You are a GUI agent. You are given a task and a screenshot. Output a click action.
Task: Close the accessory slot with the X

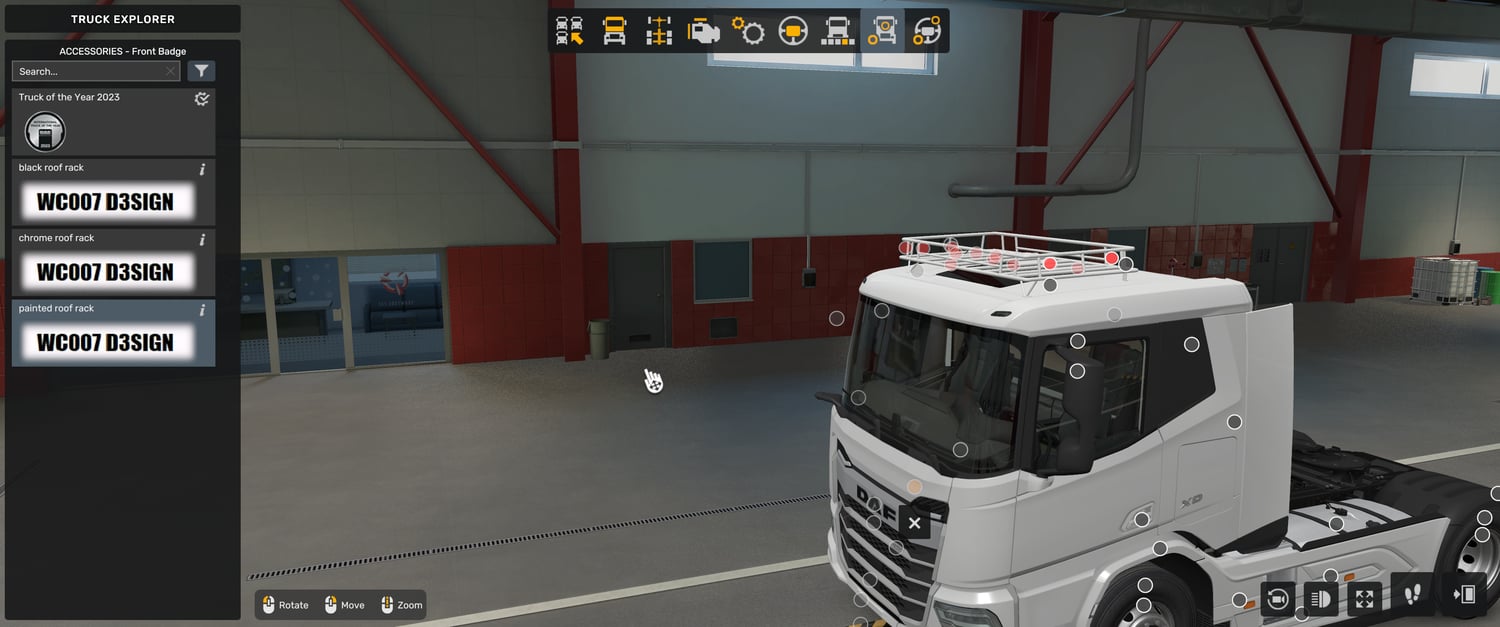pos(914,523)
